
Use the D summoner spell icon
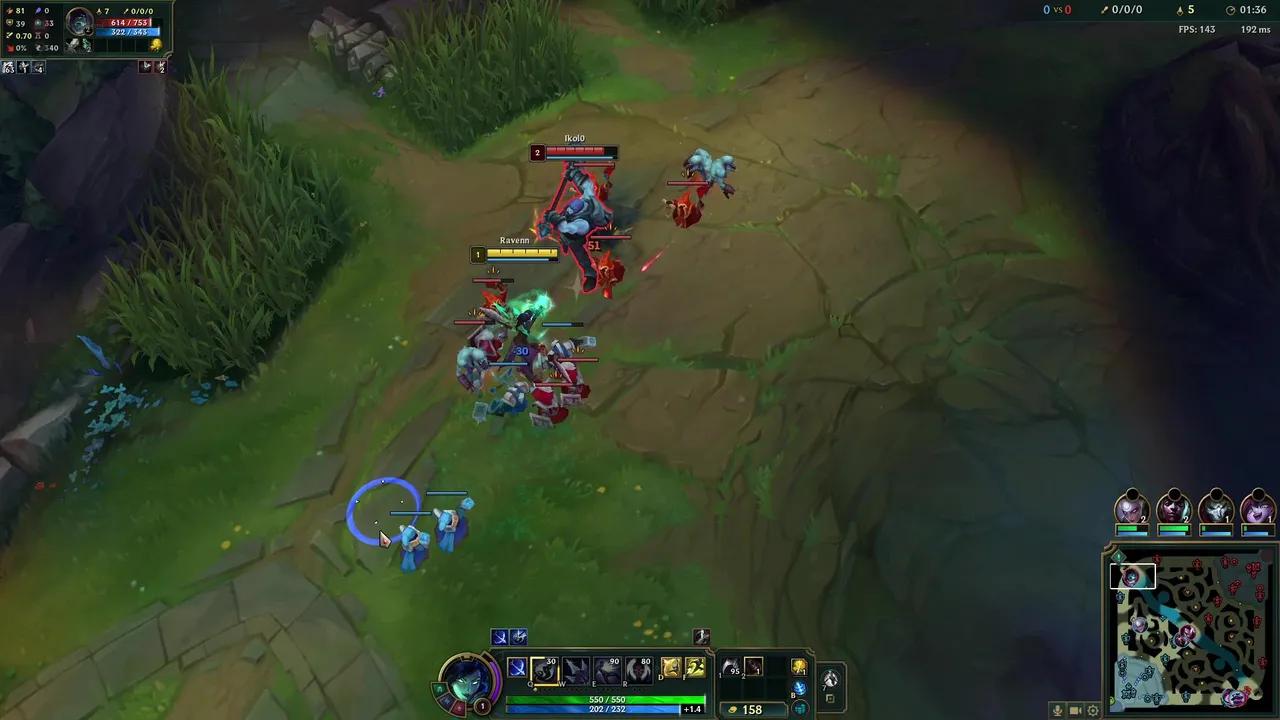coord(669,667)
